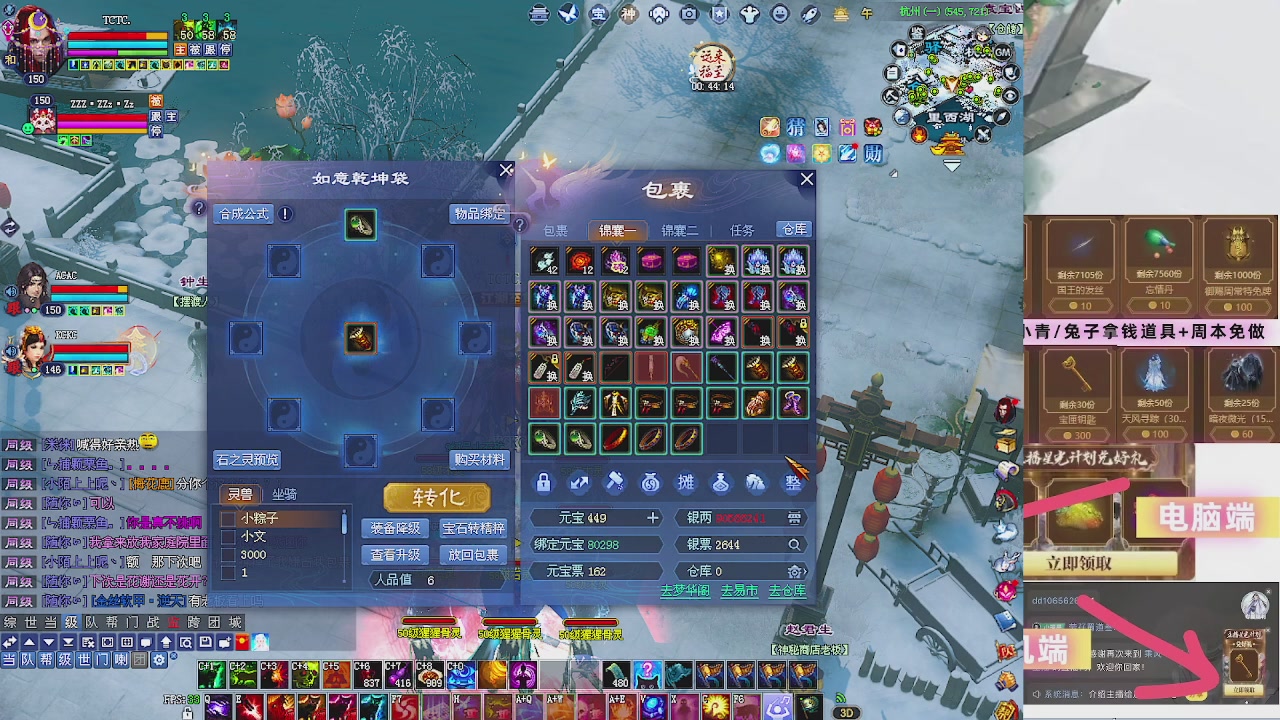Click the 物品绑定 item binding button

479,214
